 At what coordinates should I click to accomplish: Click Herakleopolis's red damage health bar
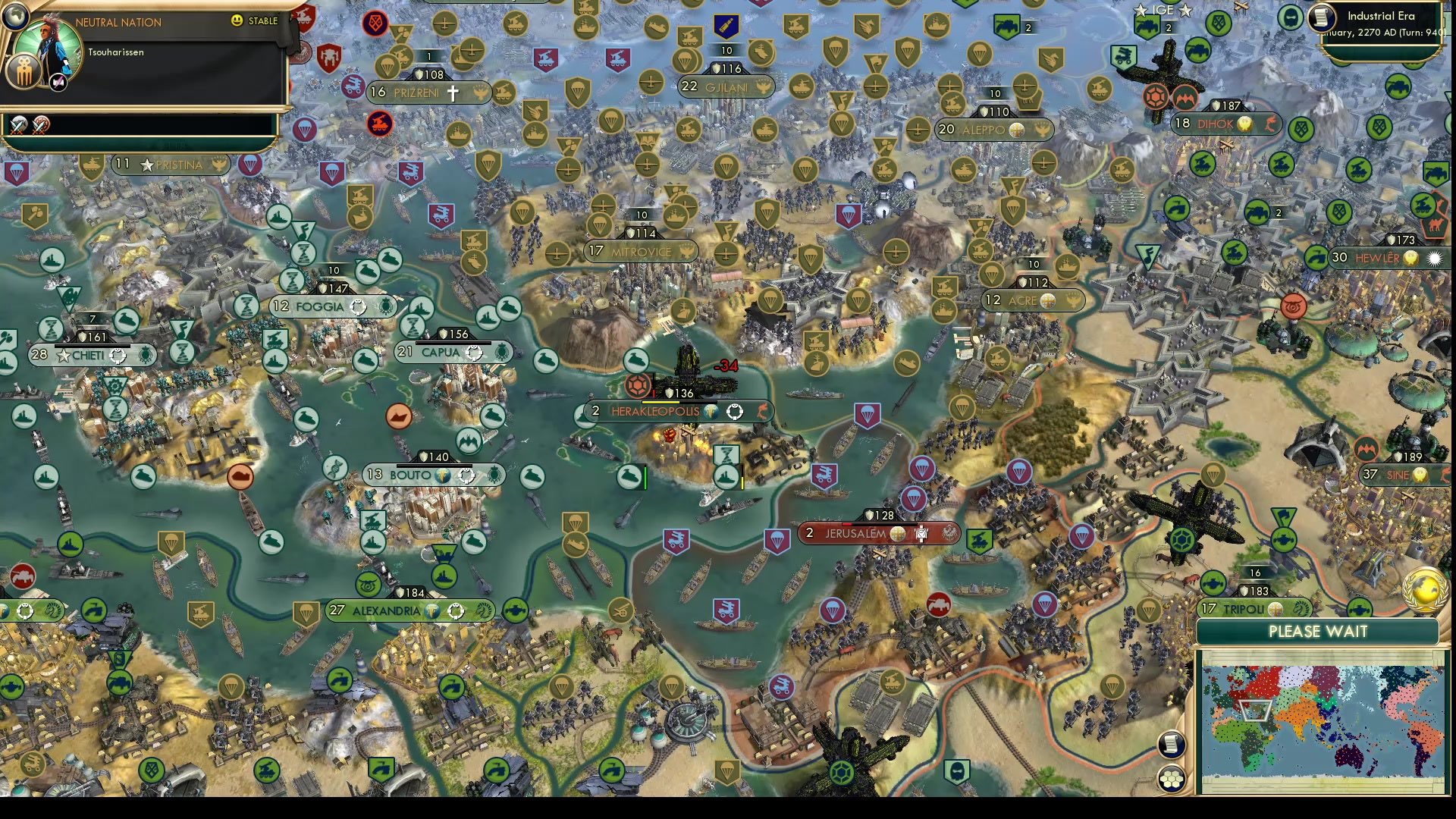pos(652,393)
